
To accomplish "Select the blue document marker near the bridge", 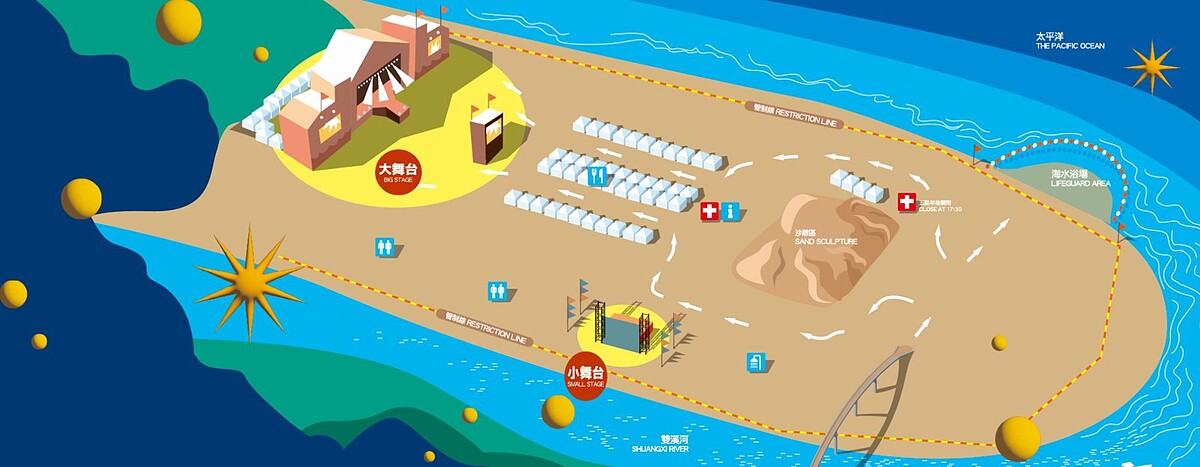I will 755,362.
